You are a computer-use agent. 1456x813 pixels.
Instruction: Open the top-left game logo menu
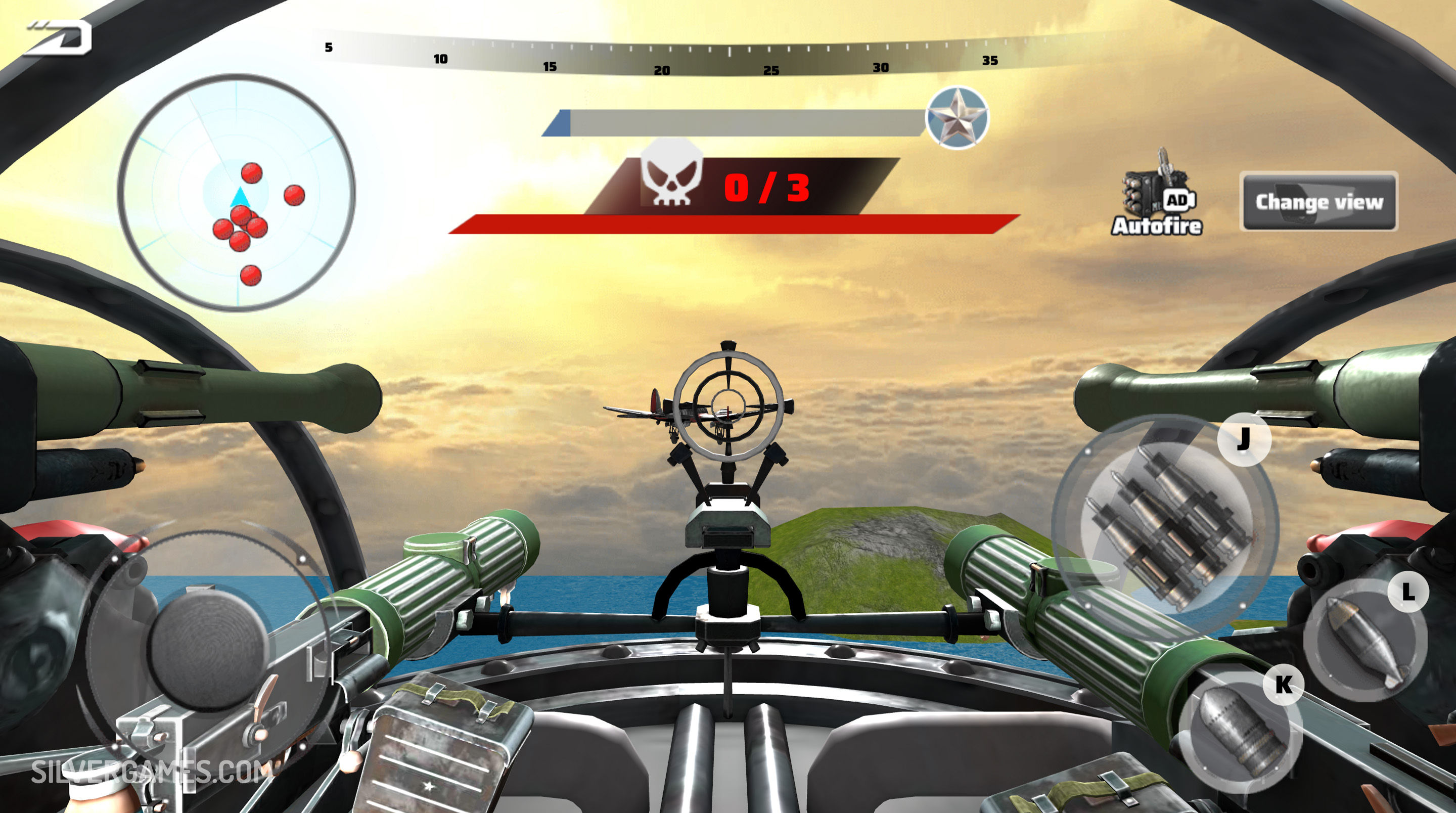pyautogui.click(x=59, y=38)
